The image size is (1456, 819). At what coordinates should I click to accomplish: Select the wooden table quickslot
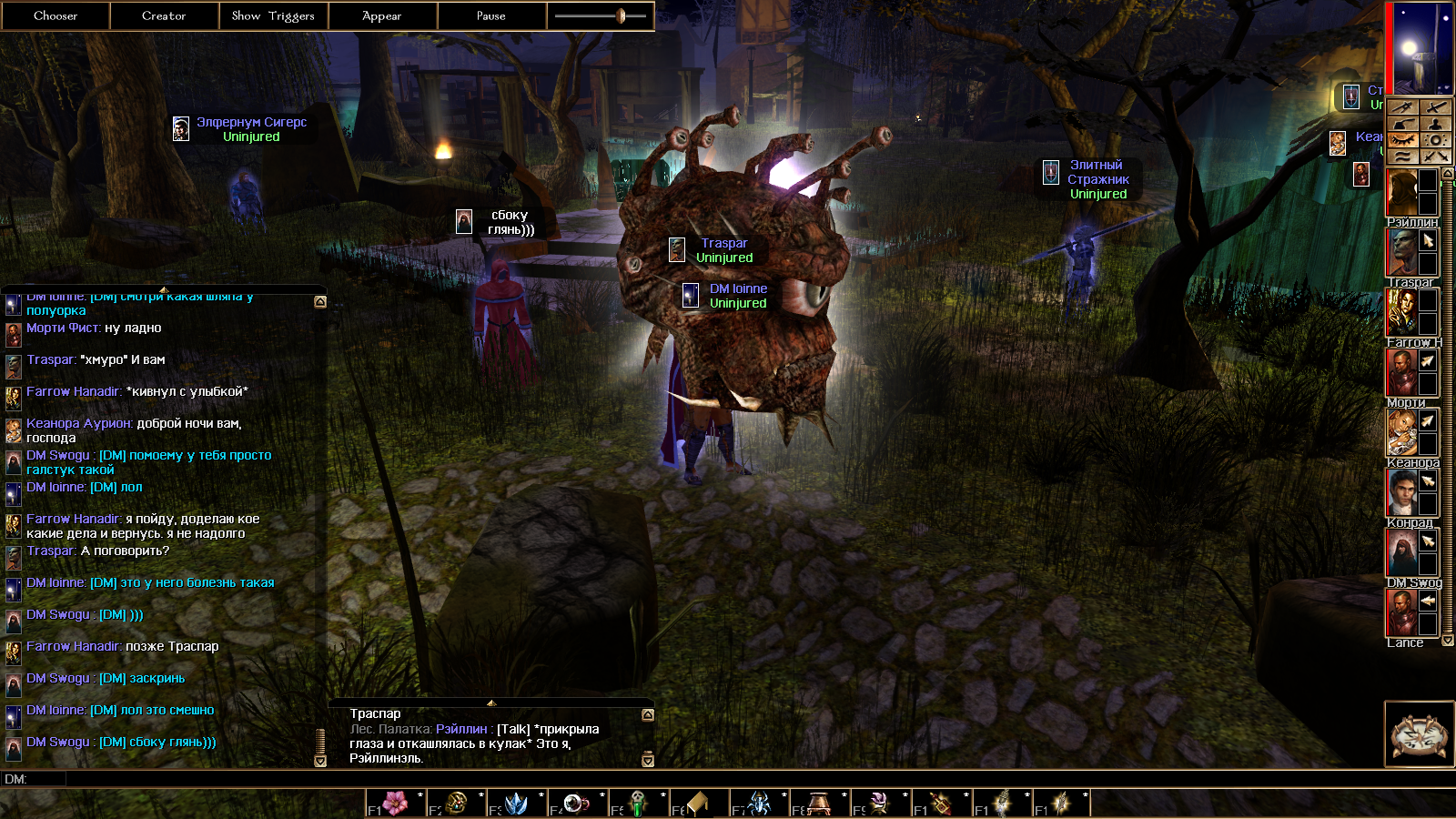coord(819,803)
